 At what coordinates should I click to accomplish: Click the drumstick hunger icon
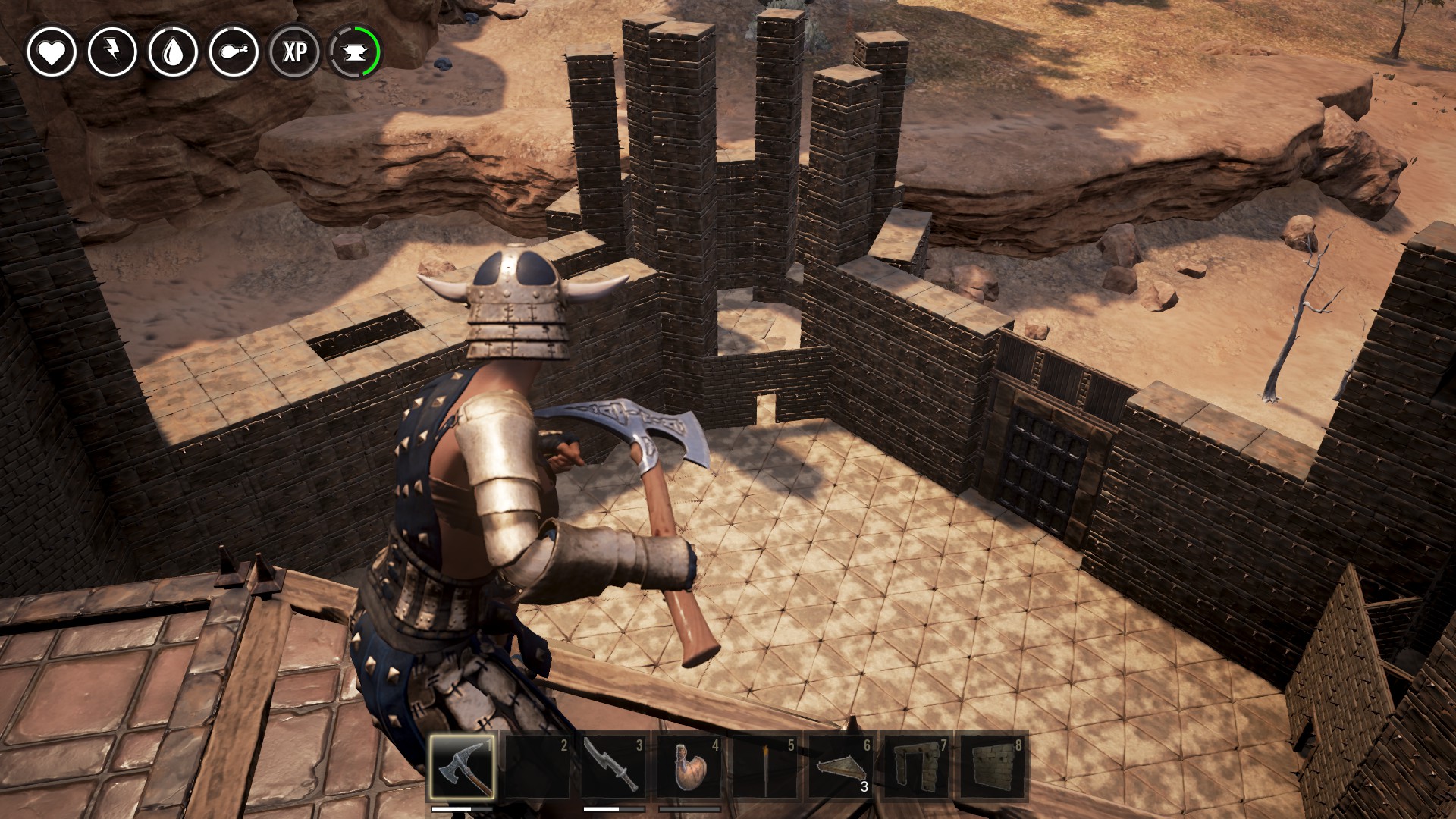tap(234, 52)
